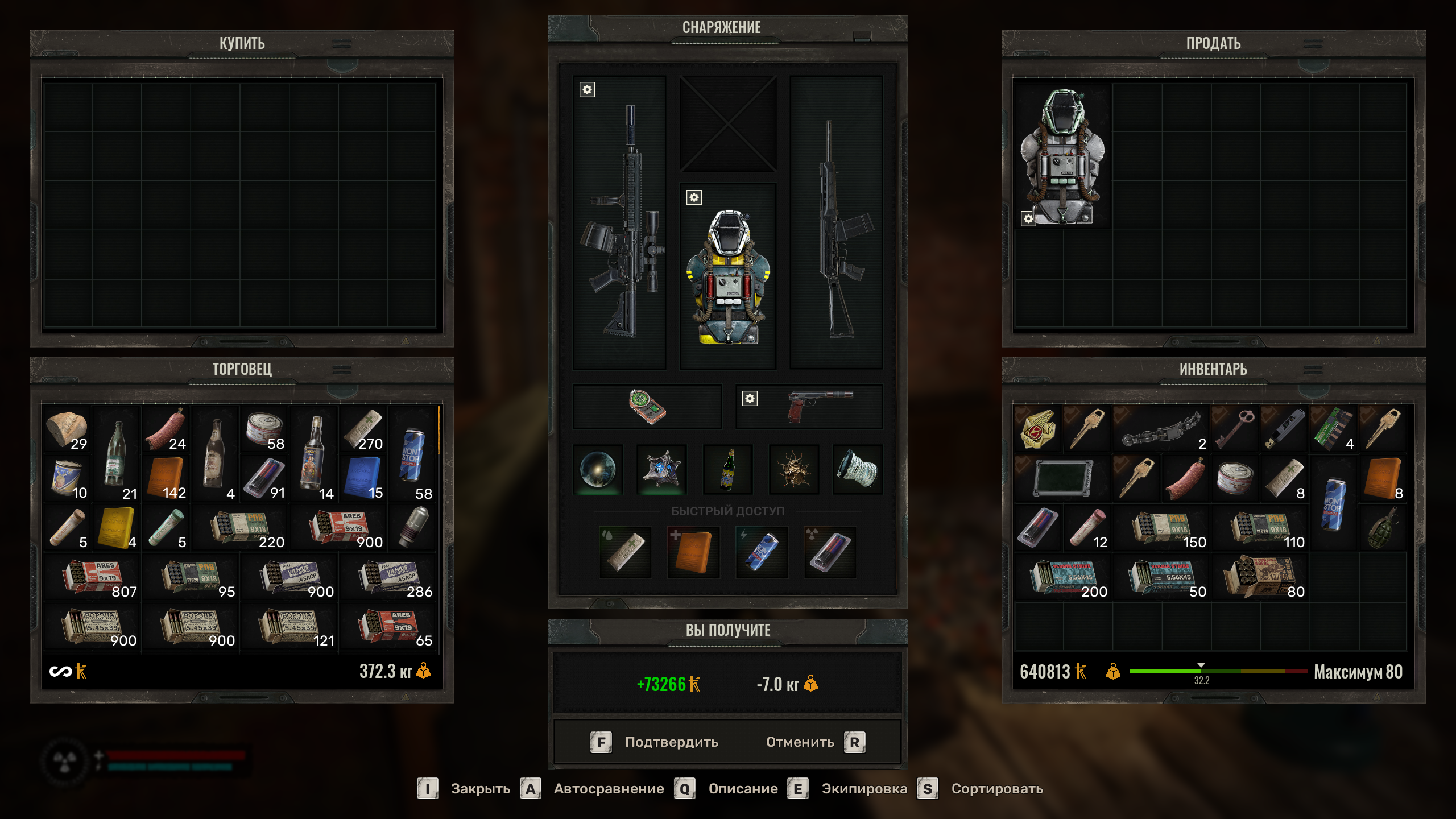Image resolution: width=1456 pixels, height=819 pixels.
Task: Select the detector device slot
Action: pos(647,406)
